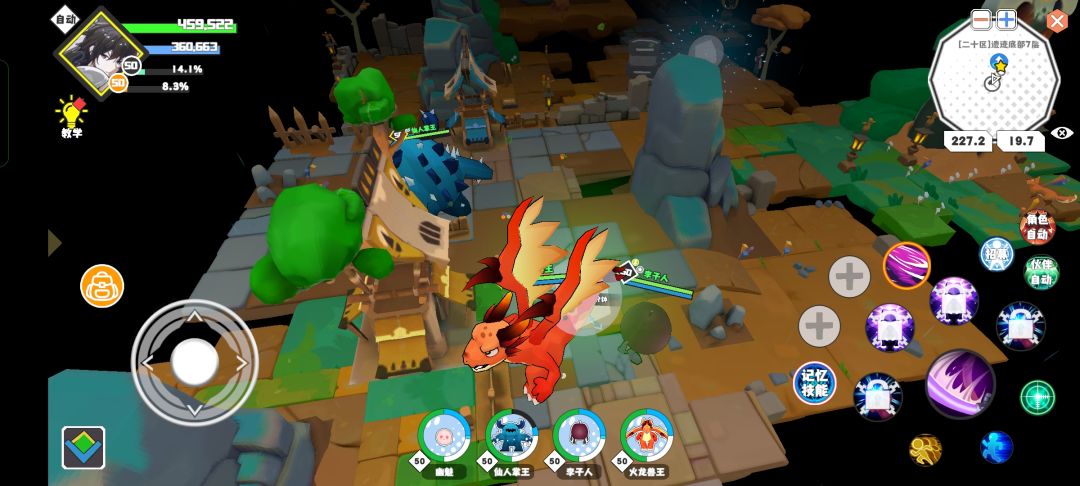Select the 仙人掌王 companion portrait

[x=511, y=435]
